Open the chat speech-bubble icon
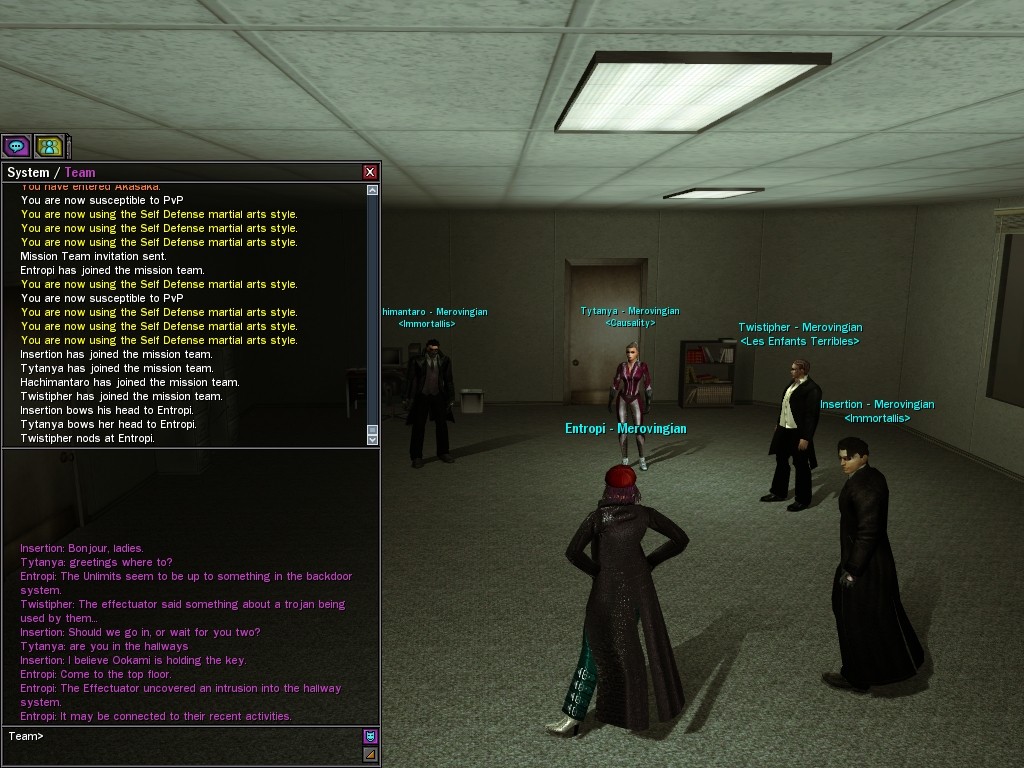Screen dimensions: 1024x768 (16, 147)
